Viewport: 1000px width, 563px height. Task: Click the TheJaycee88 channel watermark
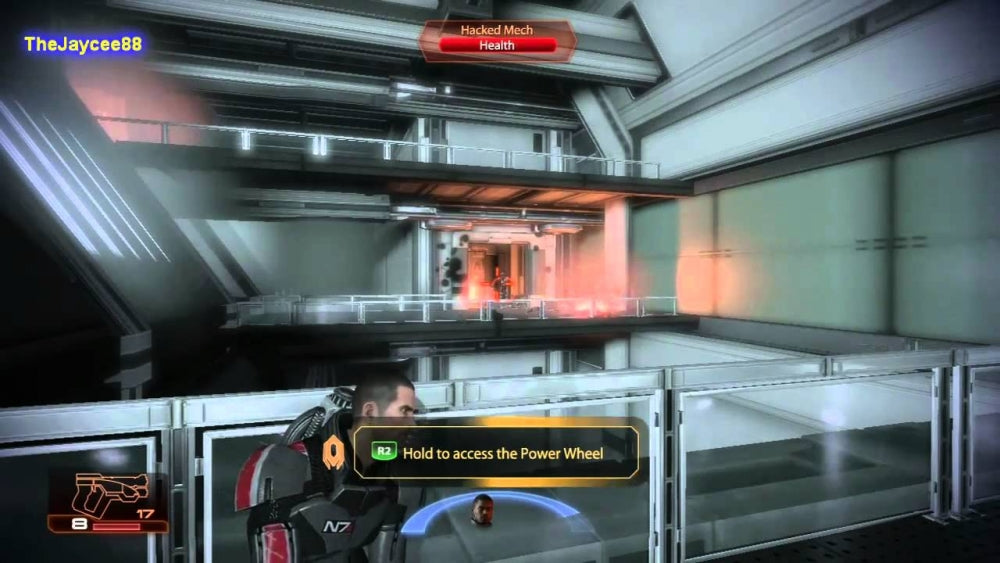pos(84,44)
